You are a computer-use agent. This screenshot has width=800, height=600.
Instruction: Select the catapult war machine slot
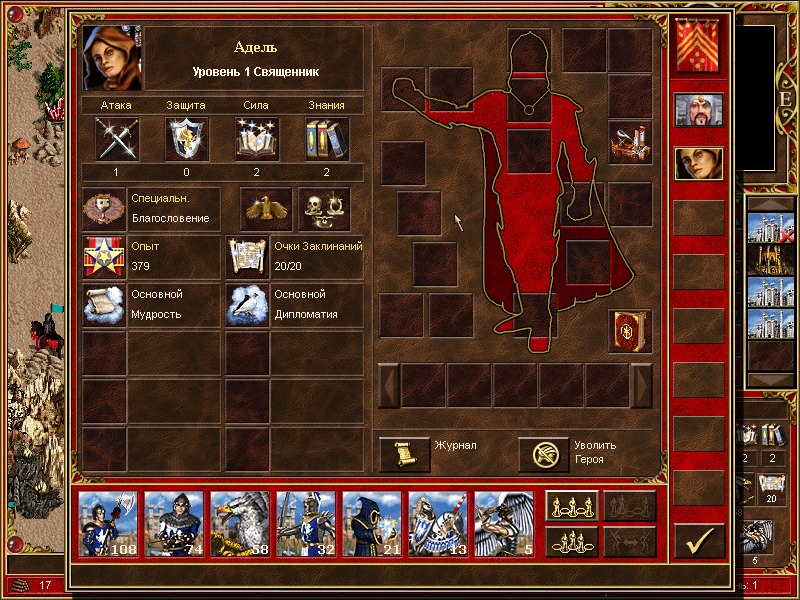630,142
